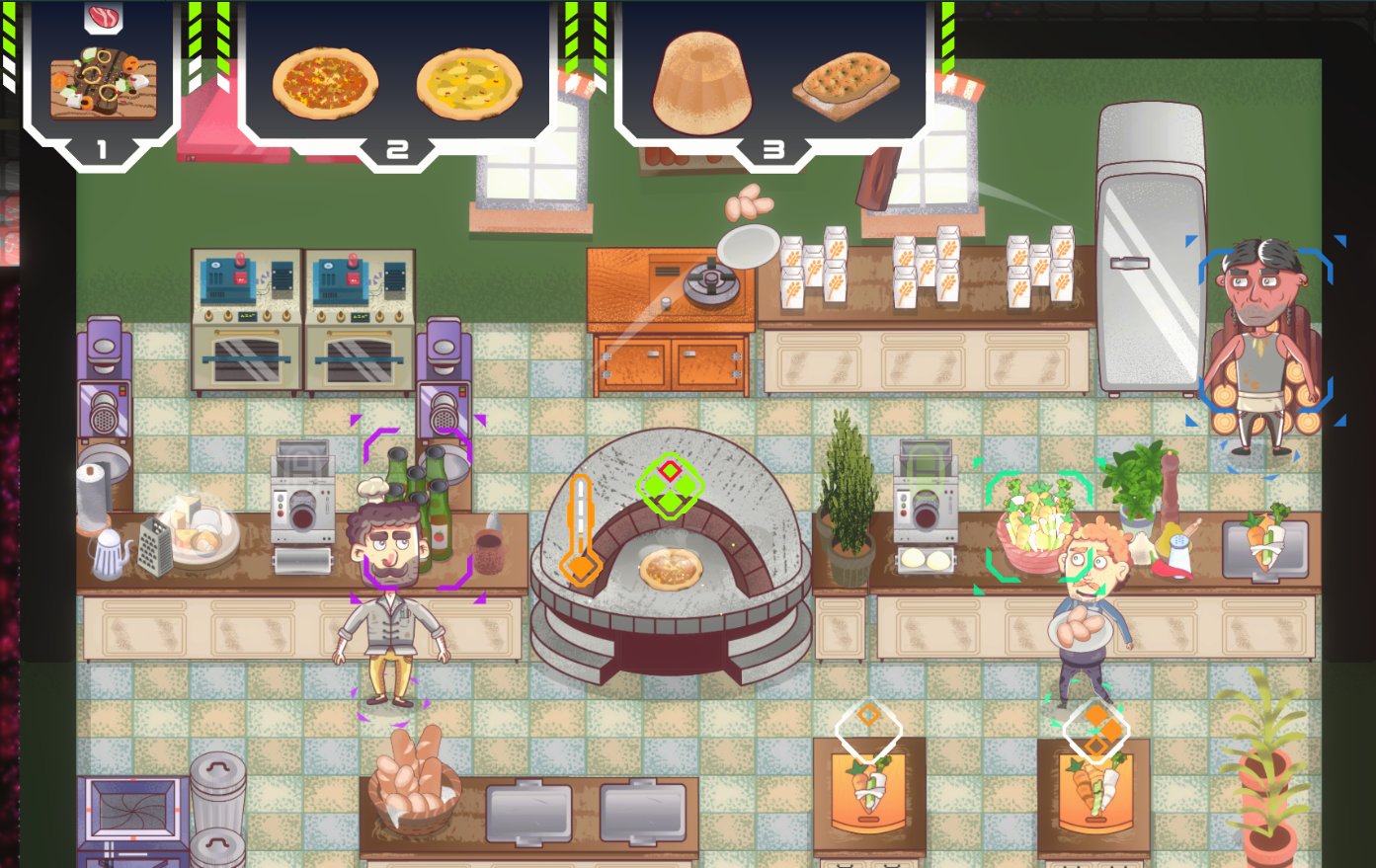
Task: Select the yellow cheese pizza order
Action: pyautogui.click(x=469, y=83)
